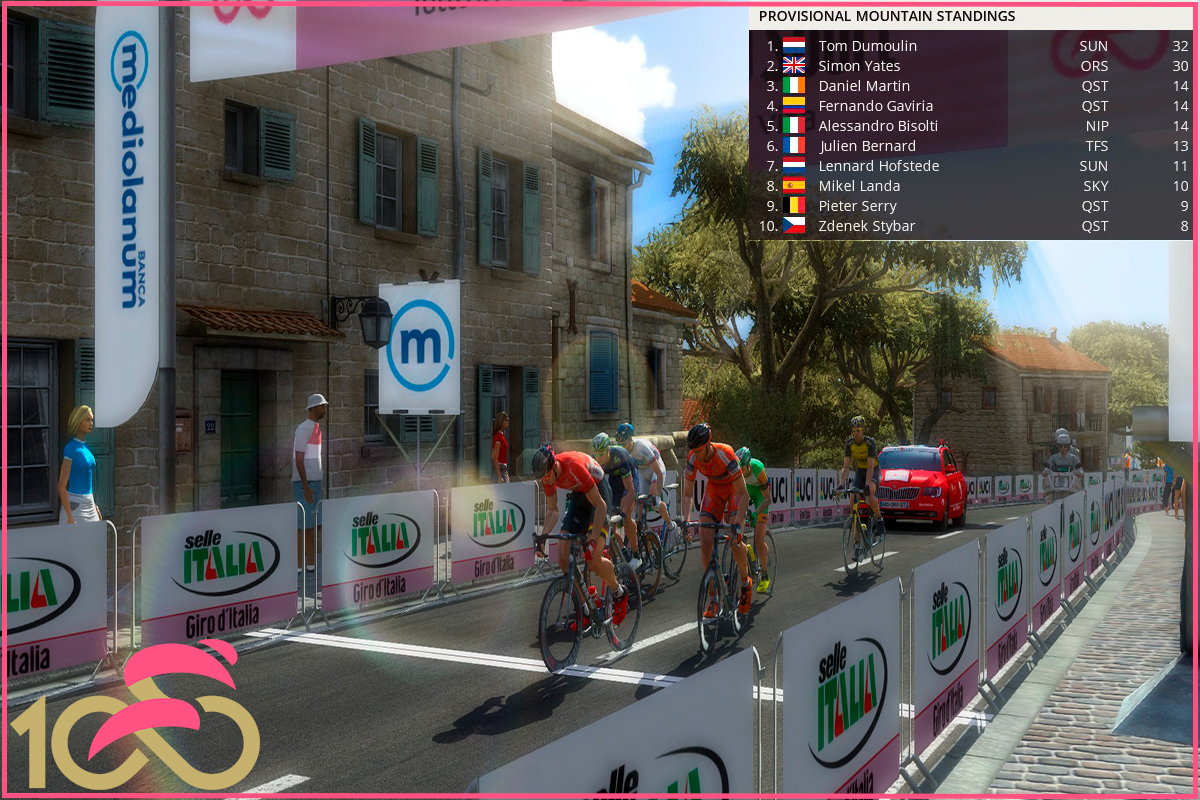This screenshot has width=1200, height=800.
Task: Select Fernando Gaviria's row
Action: coord(875,106)
